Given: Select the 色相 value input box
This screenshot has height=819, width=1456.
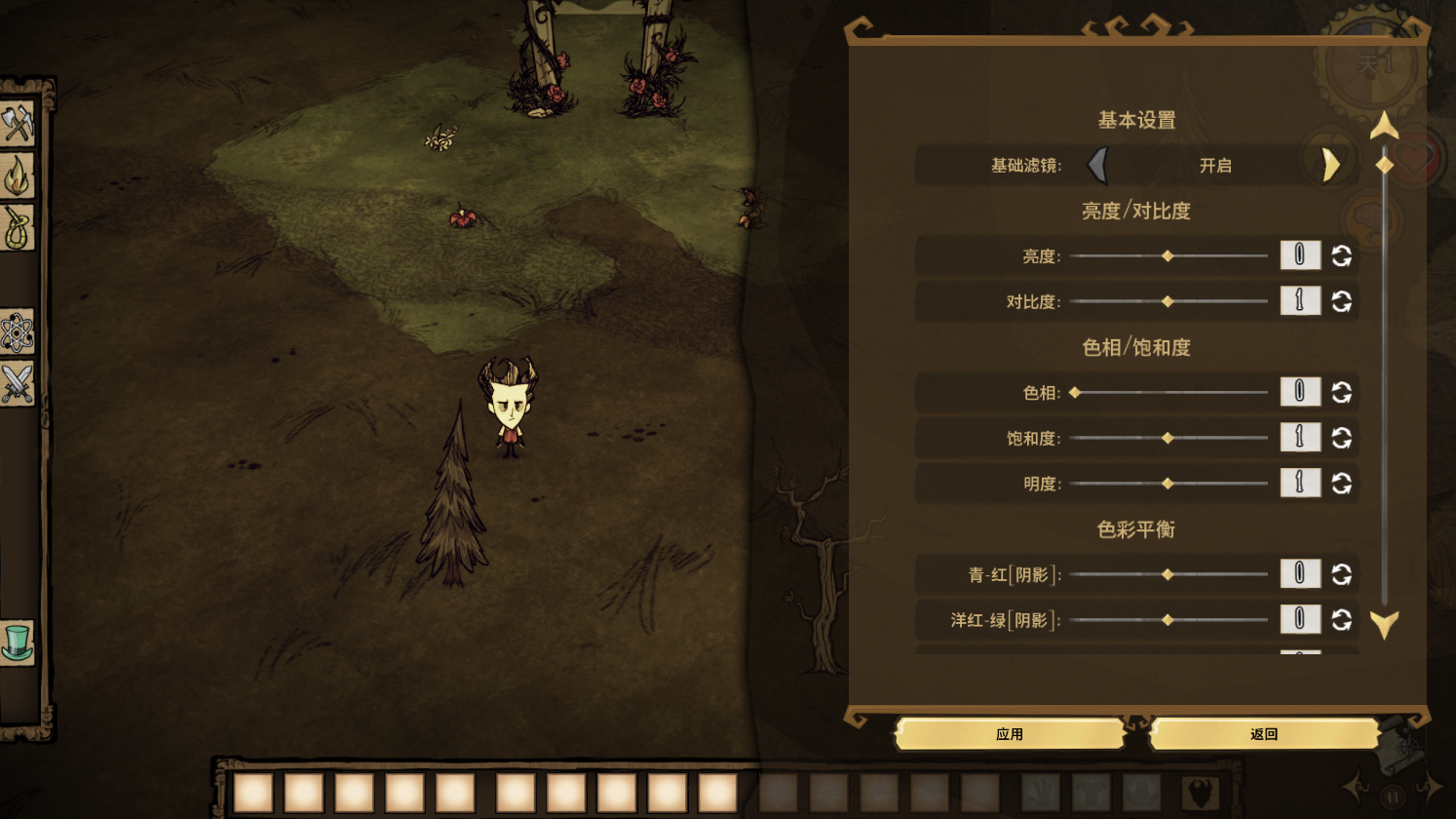Looking at the screenshot, I should 1300,392.
